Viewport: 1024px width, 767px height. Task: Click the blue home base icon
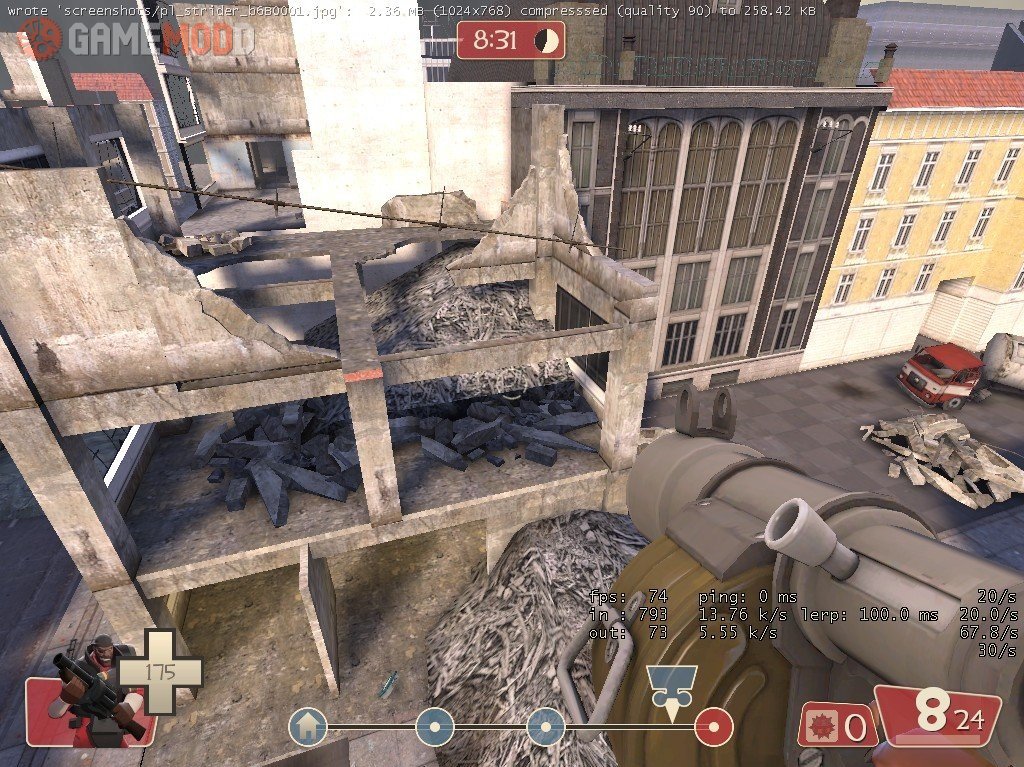point(308,727)
